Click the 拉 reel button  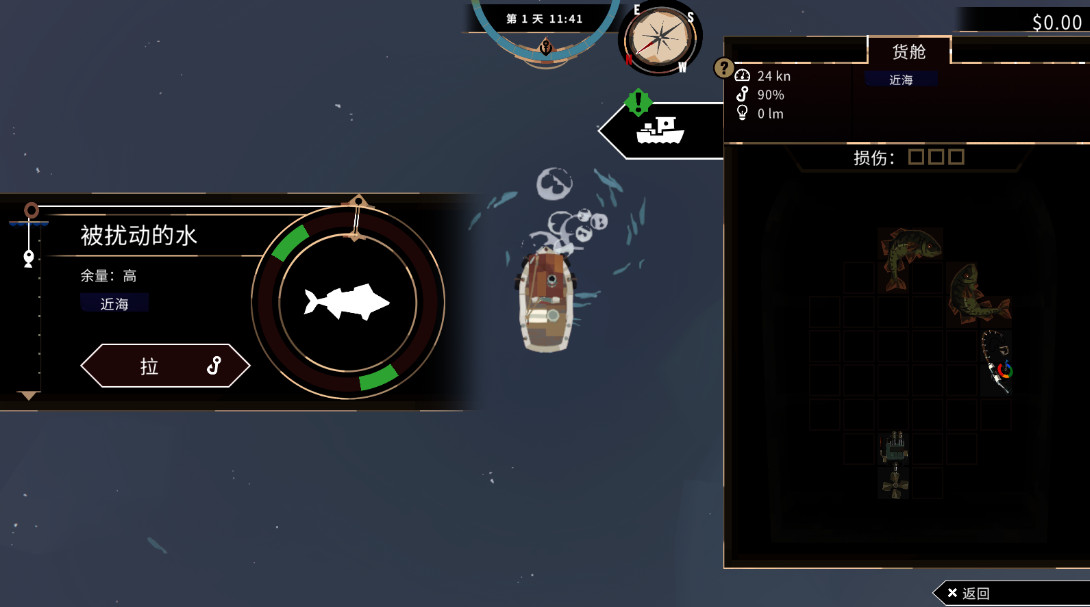[x=165, y=366]
